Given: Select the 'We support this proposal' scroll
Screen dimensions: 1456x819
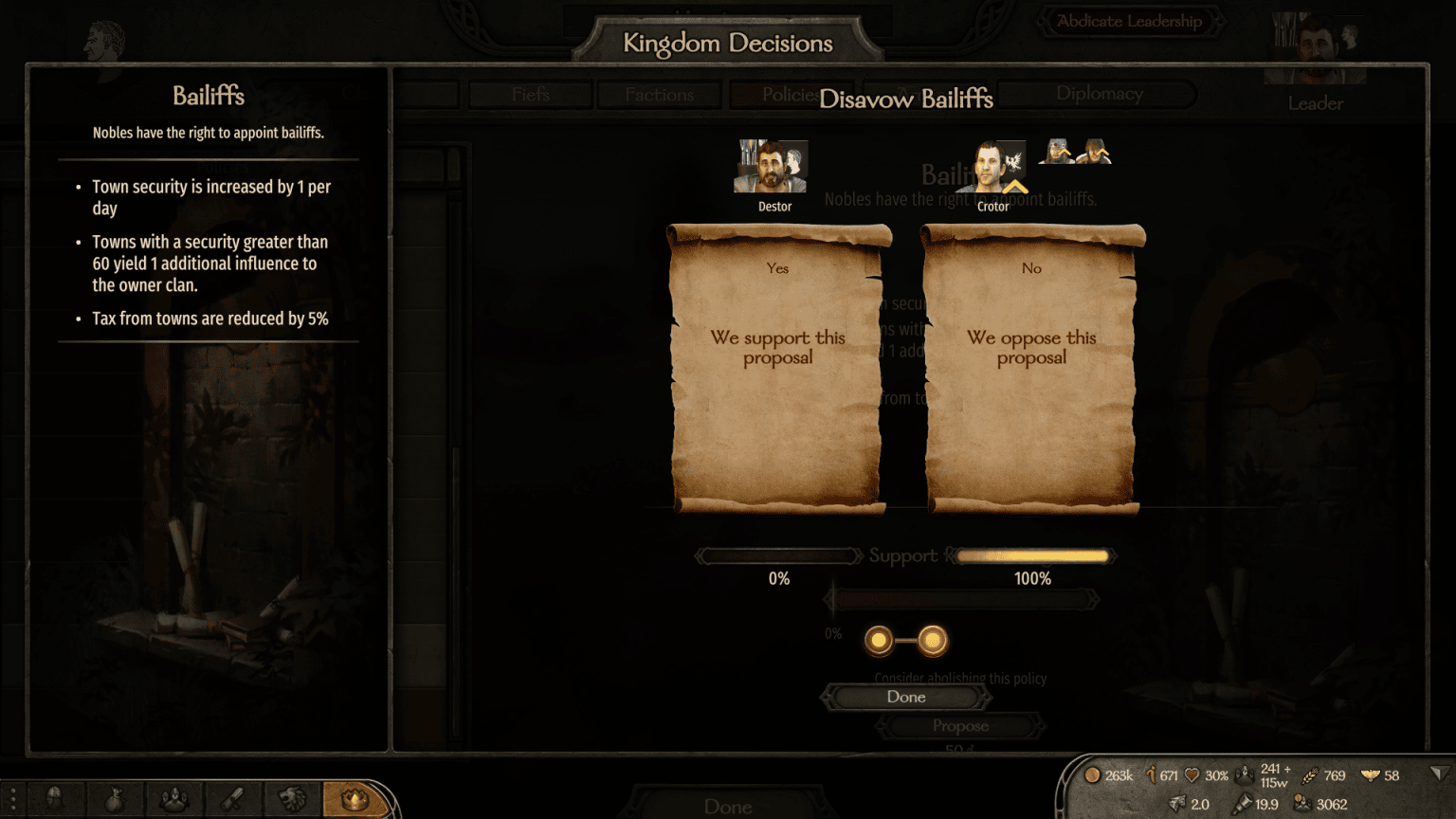Looking at the screenshot, I should (777, 365).
